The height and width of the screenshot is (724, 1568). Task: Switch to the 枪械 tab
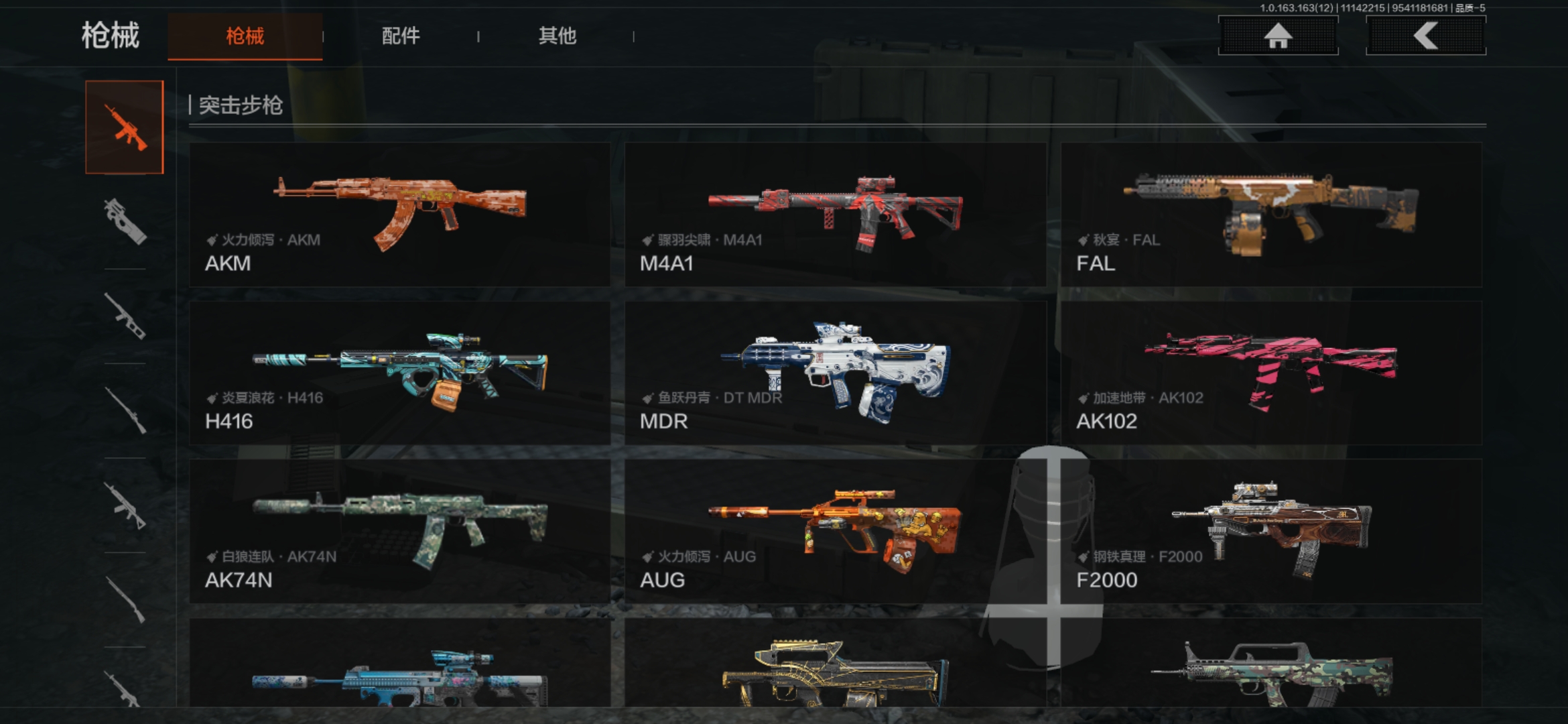[245, 36]
